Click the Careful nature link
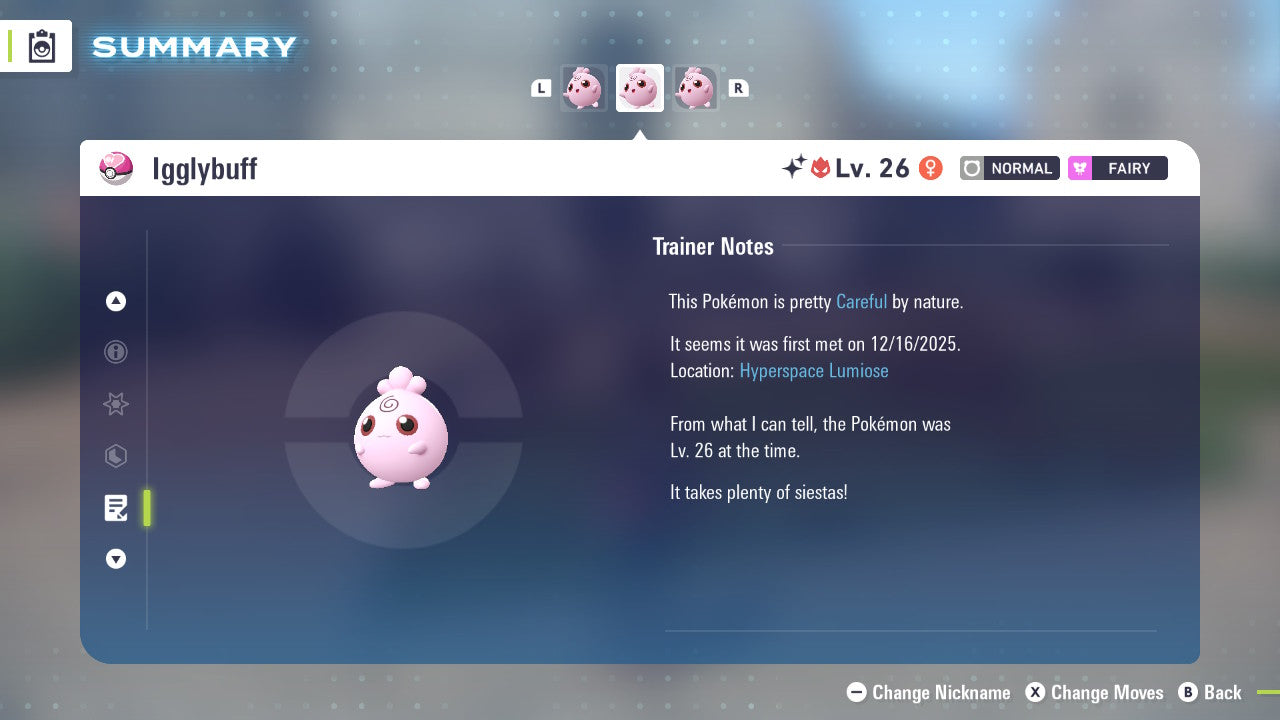This screenshot has height=720, width=1280. click(861, 301)
